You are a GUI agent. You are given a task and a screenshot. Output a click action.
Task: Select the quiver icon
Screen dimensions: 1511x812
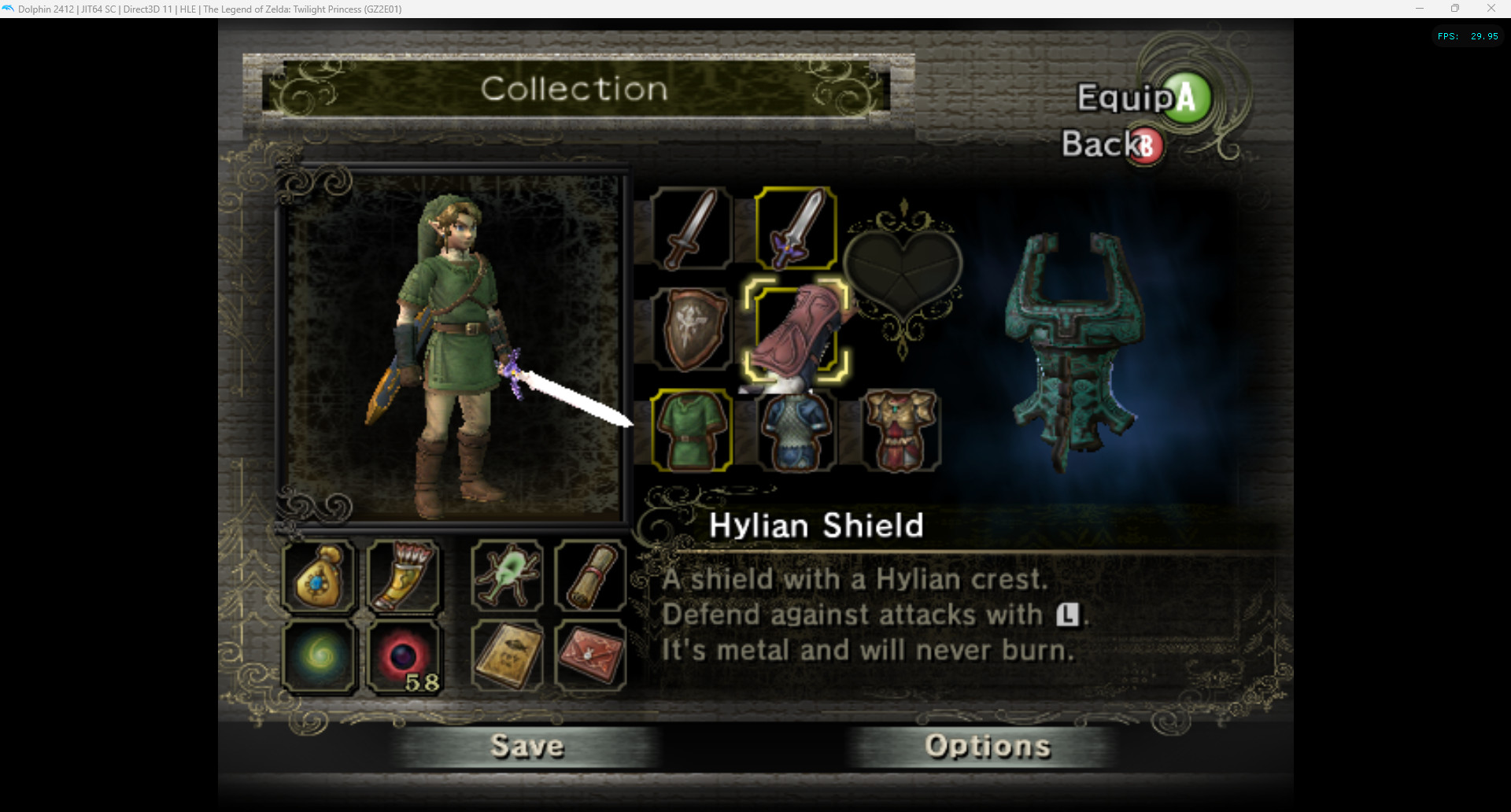pyautogui.click(x=404, y=577)
